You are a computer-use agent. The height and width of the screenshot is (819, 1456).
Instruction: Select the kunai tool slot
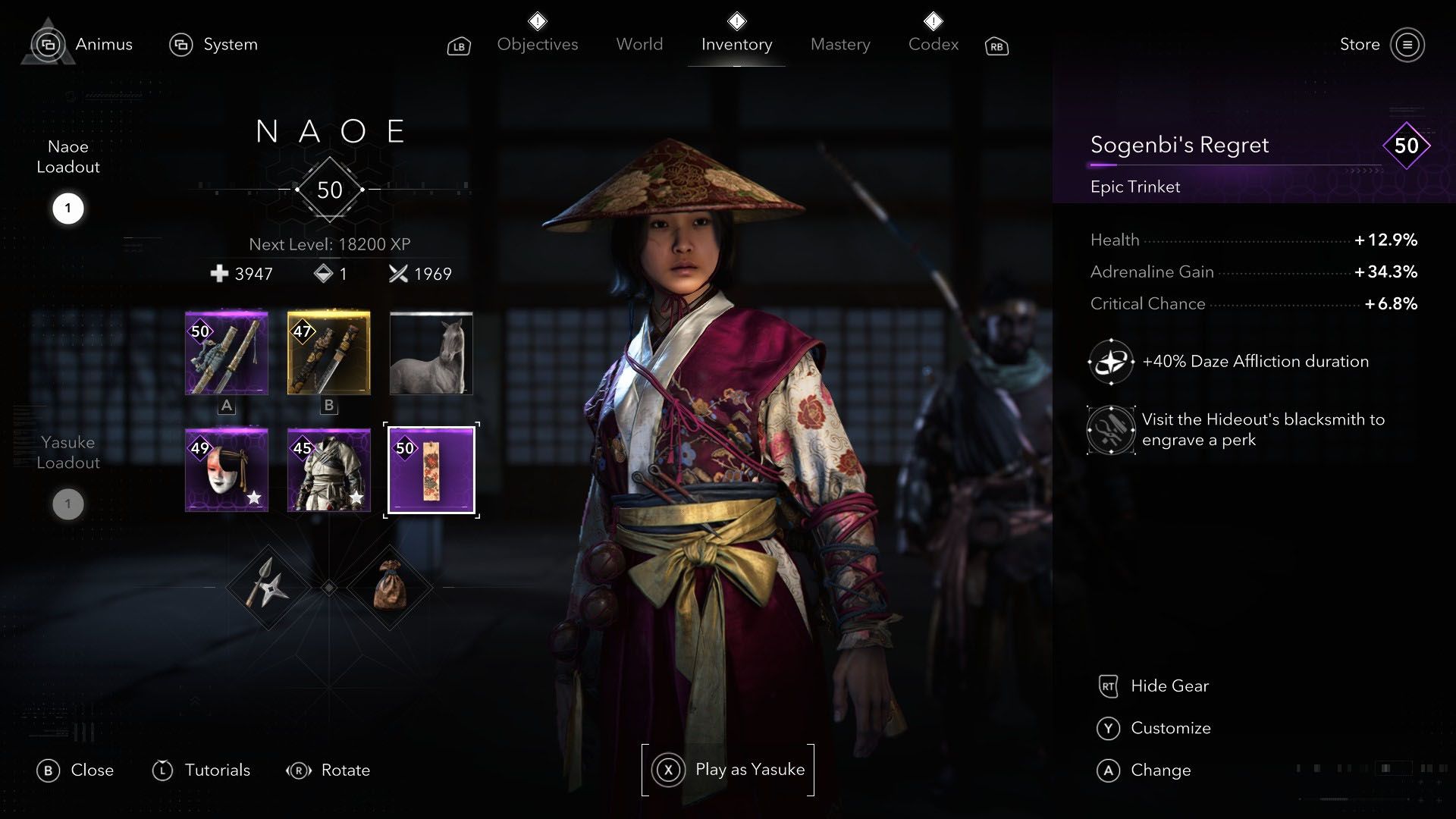(x=267, y=588)
